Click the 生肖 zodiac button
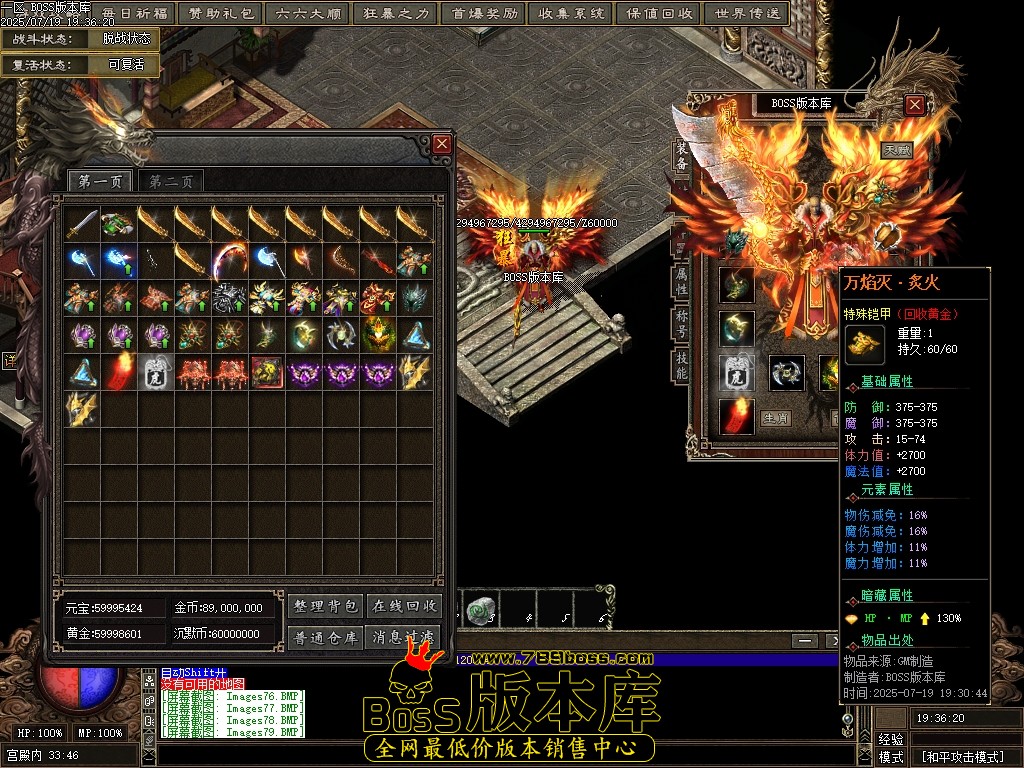The image size is (1024, 768). (x=777, y=418)
